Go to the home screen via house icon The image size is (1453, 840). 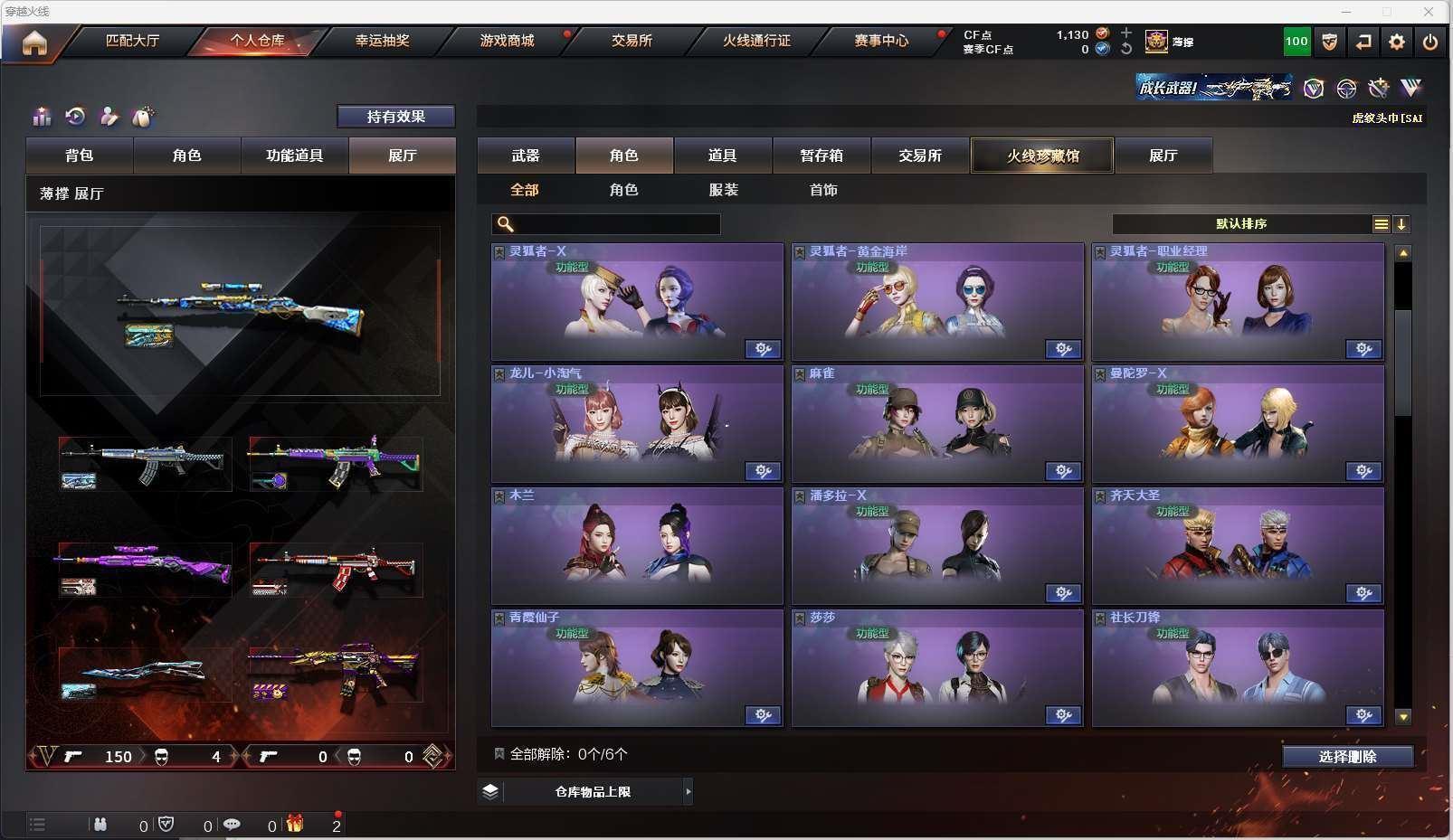point(34,42)
